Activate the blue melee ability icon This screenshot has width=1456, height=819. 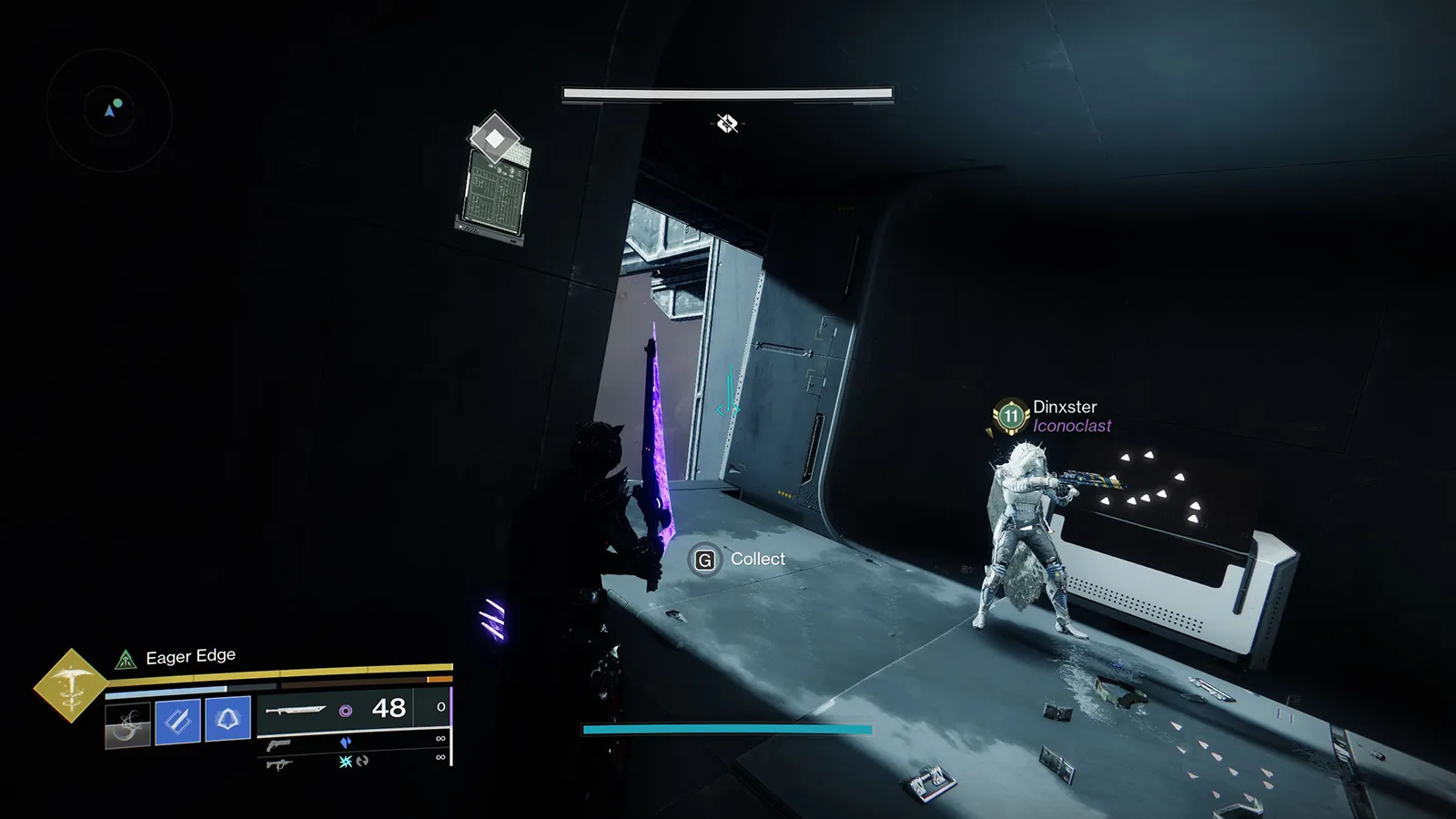pos(177,721)
